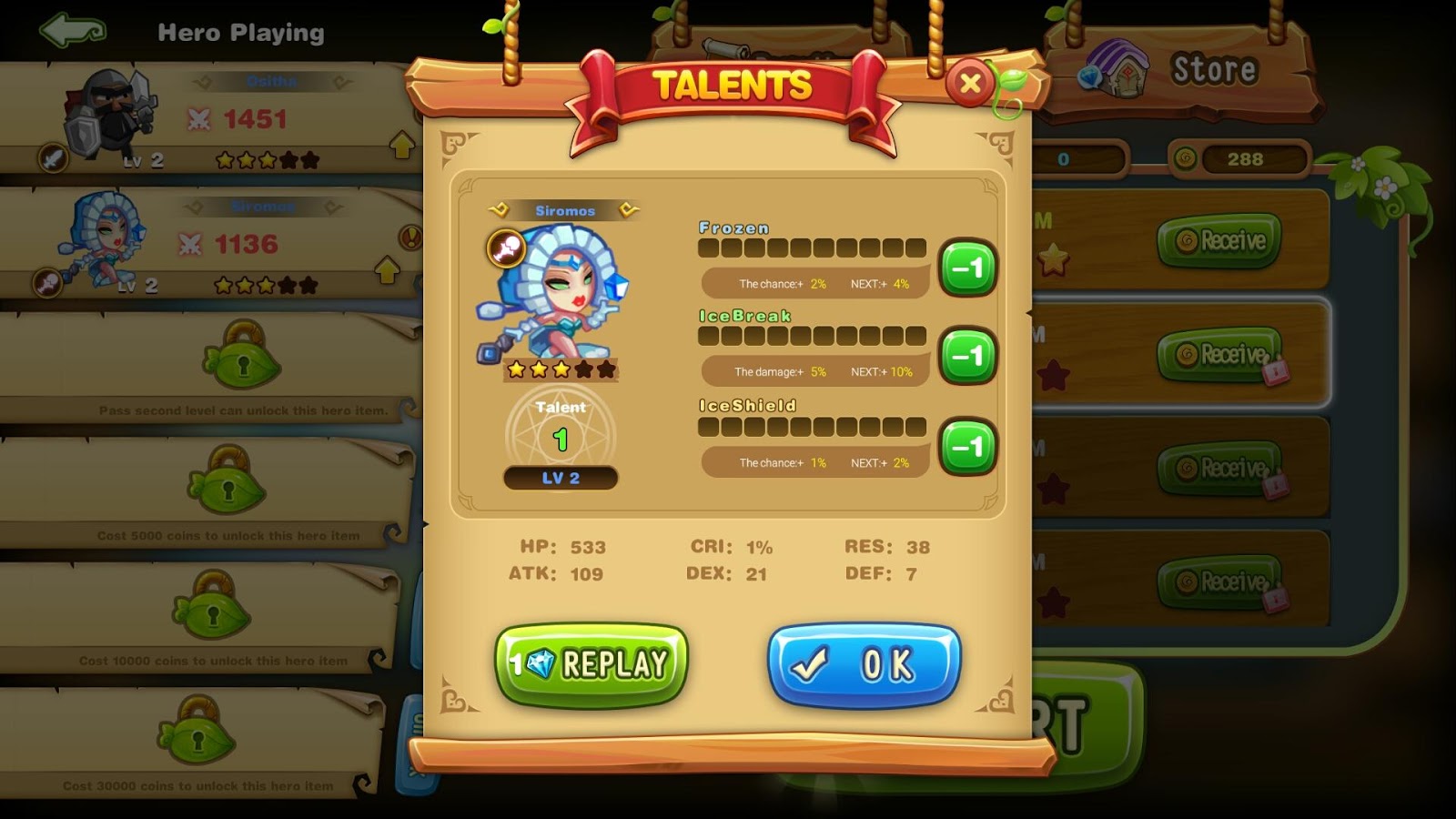This screenshot has width=1456, height=819.
Task: Click the Frozen talent progress bar
Action: (x=812, y=248)
